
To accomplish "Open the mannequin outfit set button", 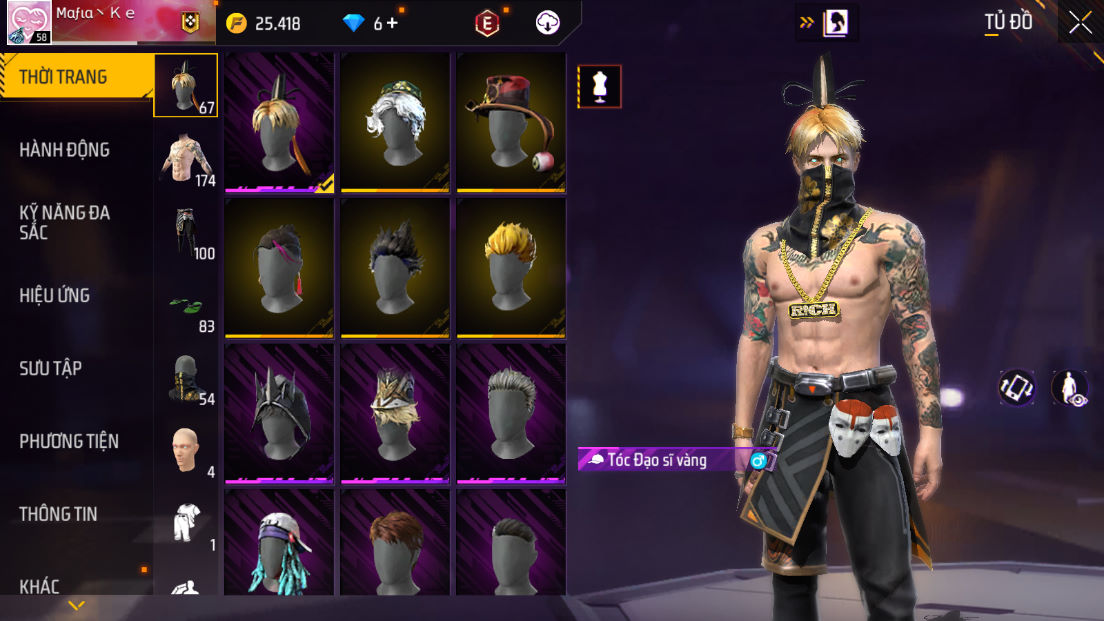I will 599,87.
